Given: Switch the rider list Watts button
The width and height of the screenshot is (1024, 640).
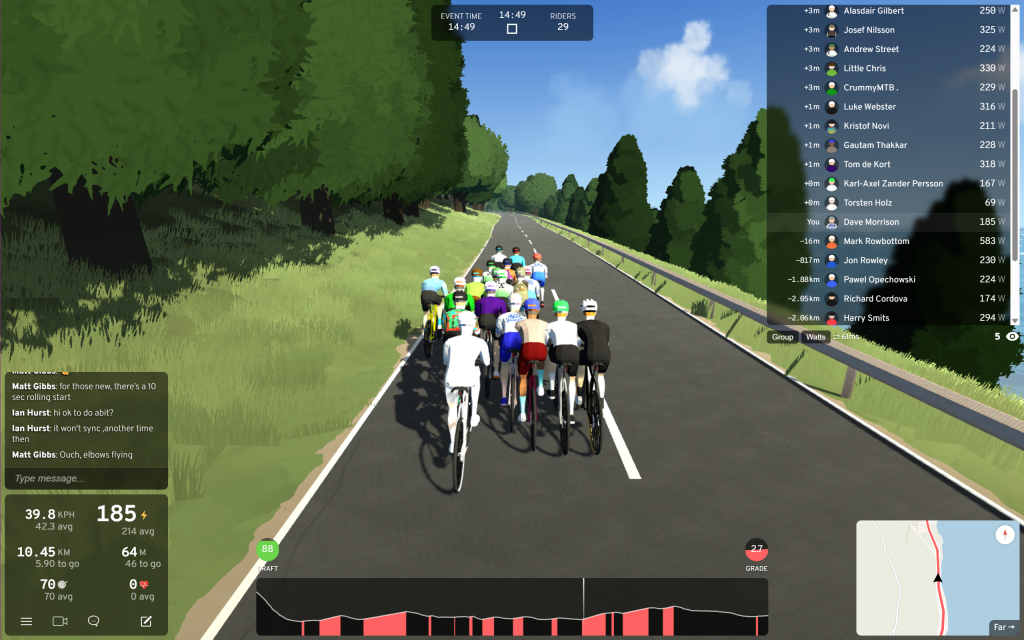Looking at the screenshot, I should click(816, 337).
